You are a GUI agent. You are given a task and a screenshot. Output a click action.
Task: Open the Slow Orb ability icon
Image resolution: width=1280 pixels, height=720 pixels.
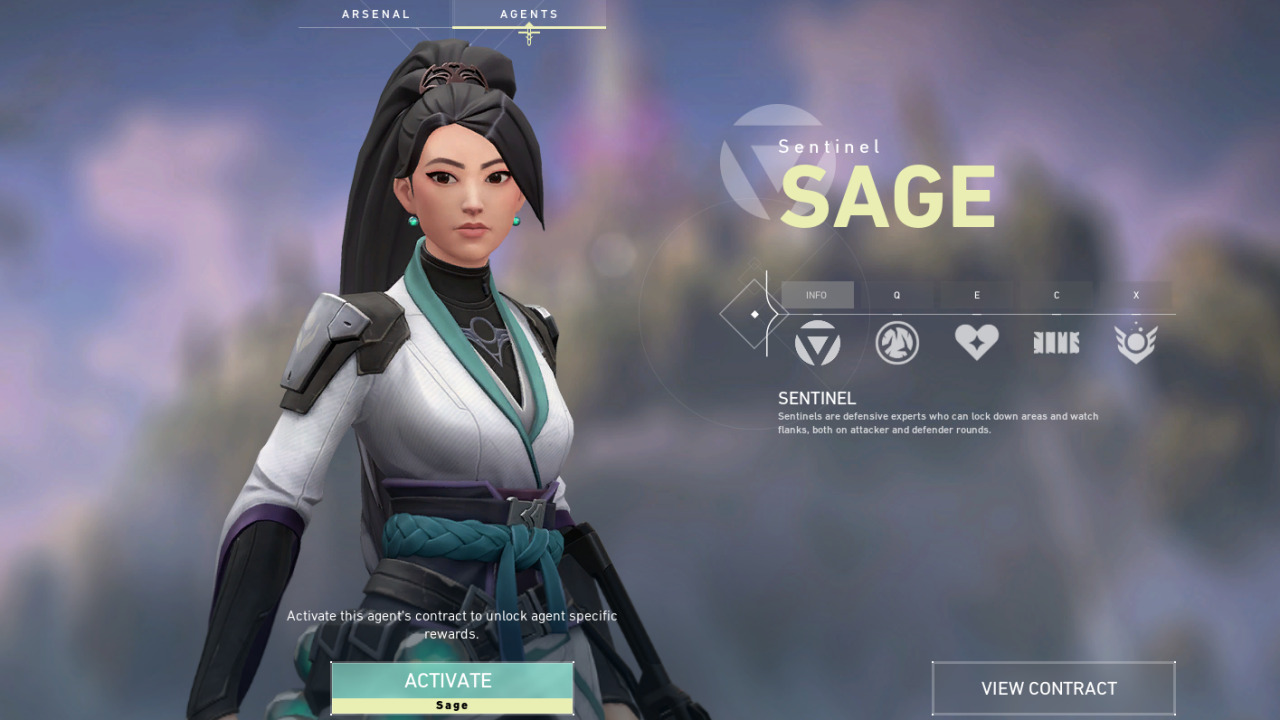pos(897,342)
